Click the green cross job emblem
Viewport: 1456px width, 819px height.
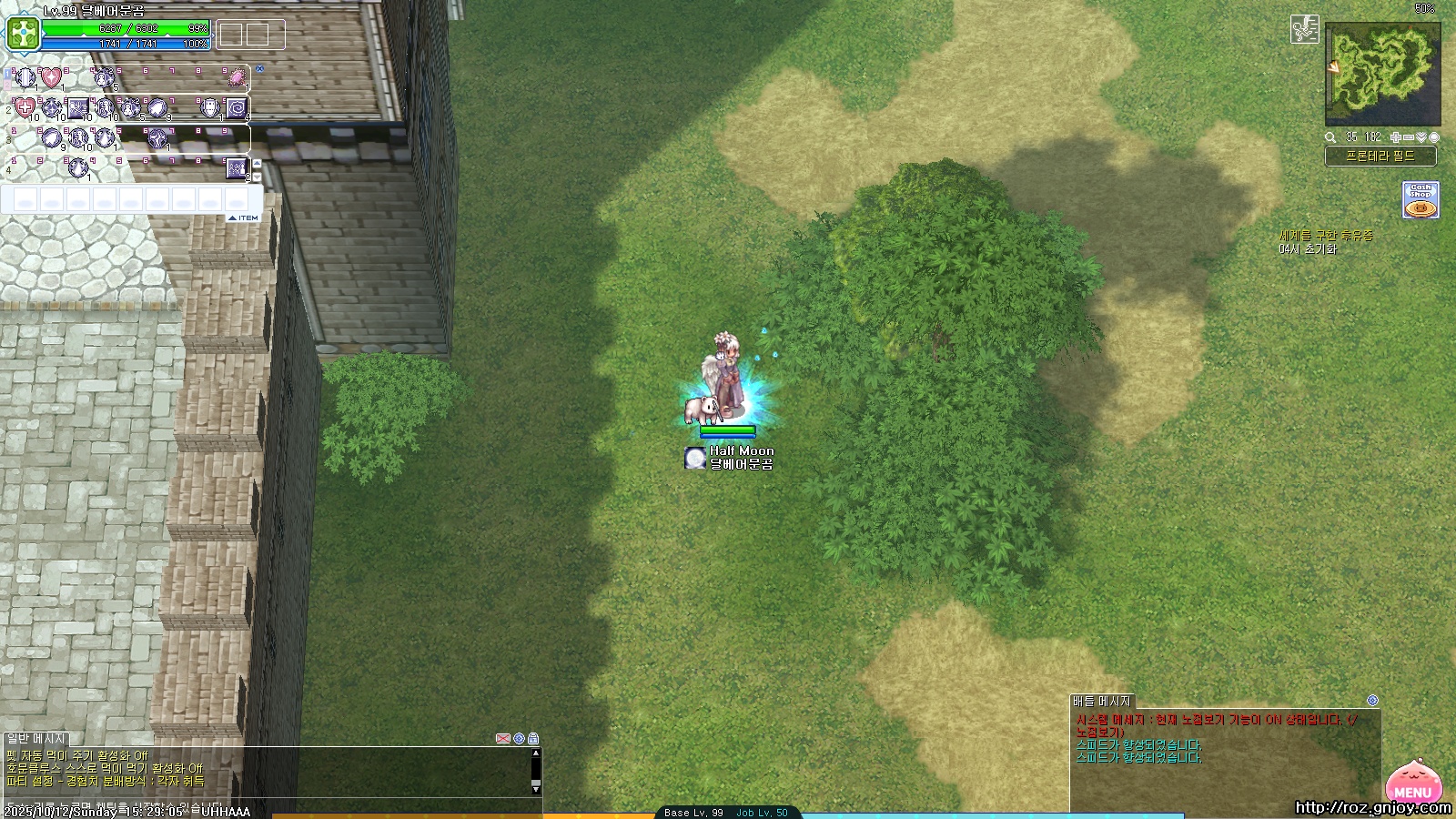tap(23, 35)
